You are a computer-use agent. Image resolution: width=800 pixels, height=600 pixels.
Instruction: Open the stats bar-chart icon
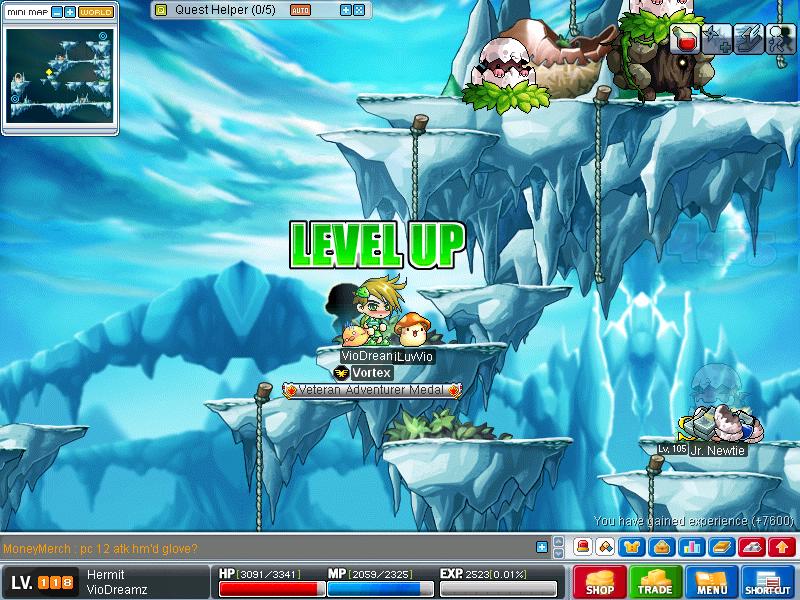[x=690, y=547]
